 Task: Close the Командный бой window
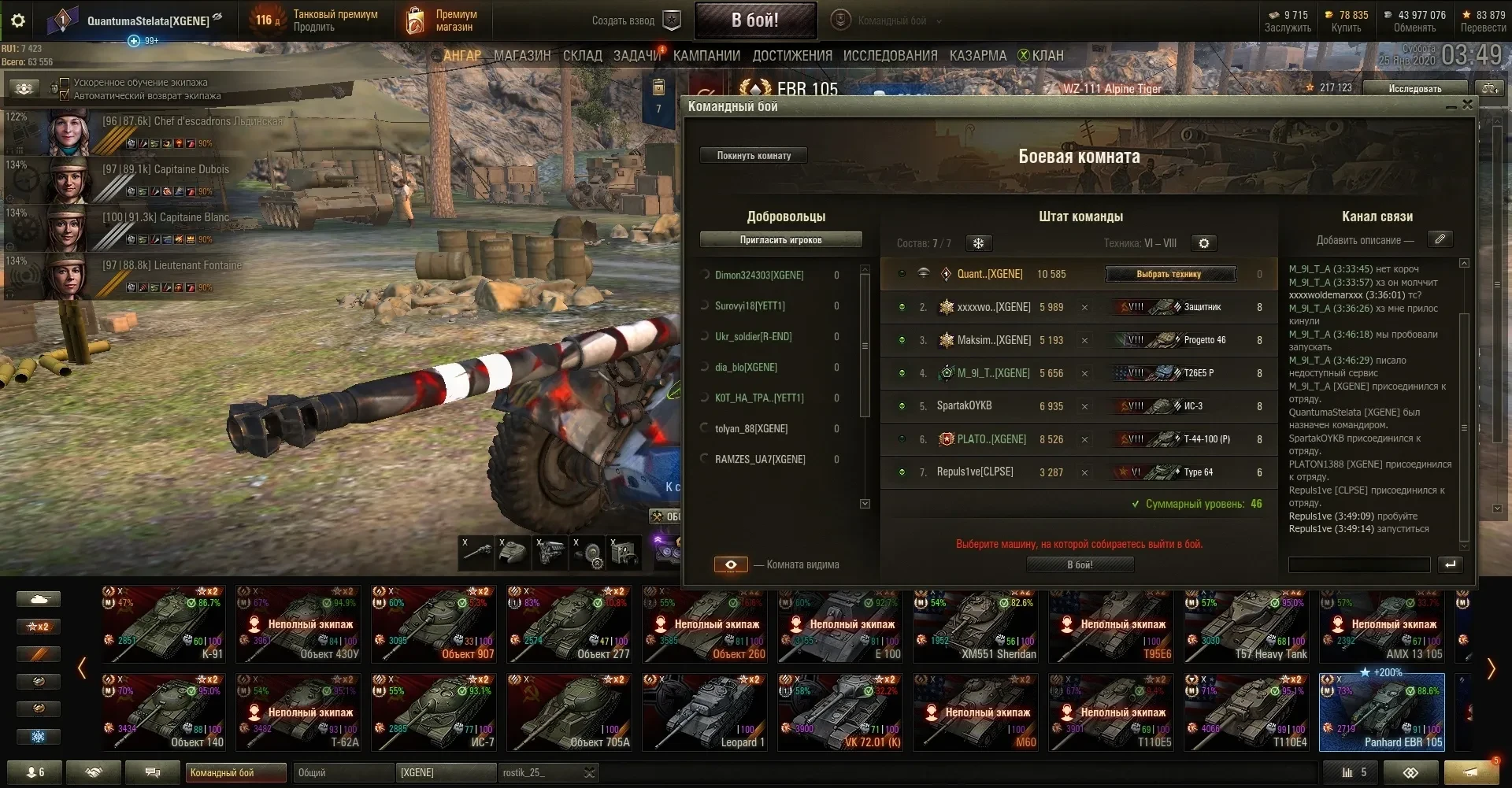coord(1467,105)
